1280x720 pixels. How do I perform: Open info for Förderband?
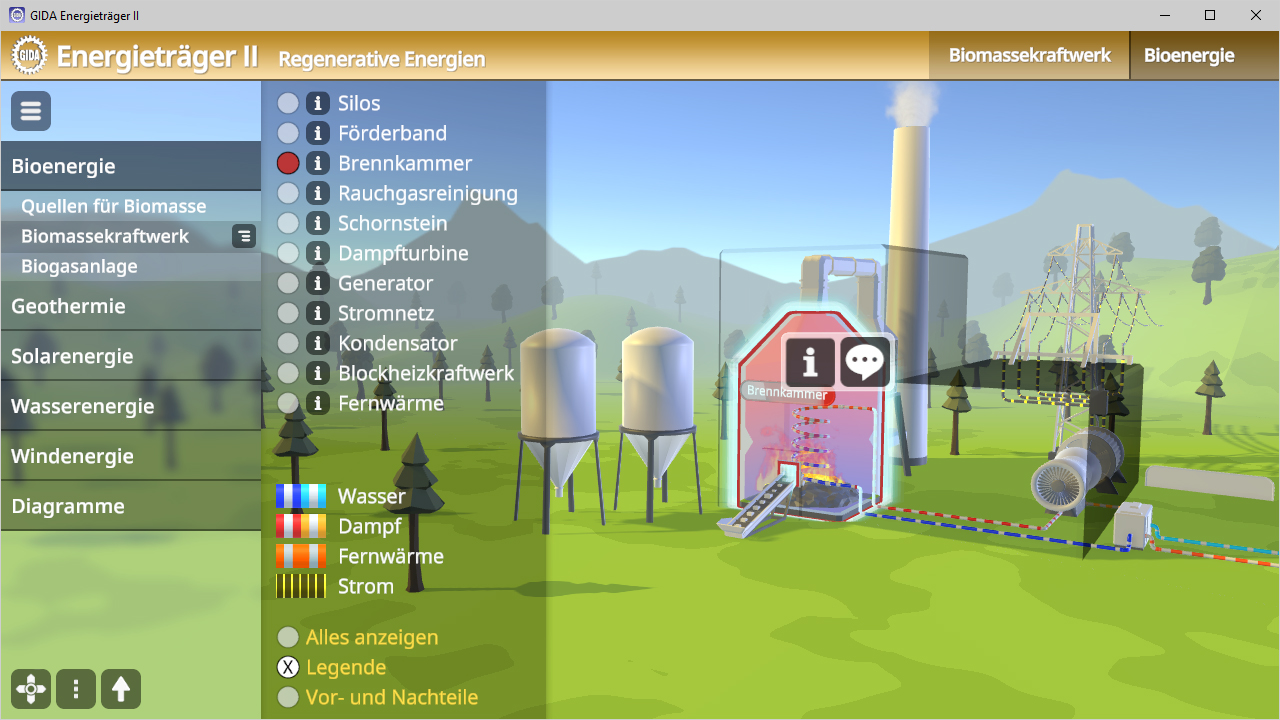point(318,133)
